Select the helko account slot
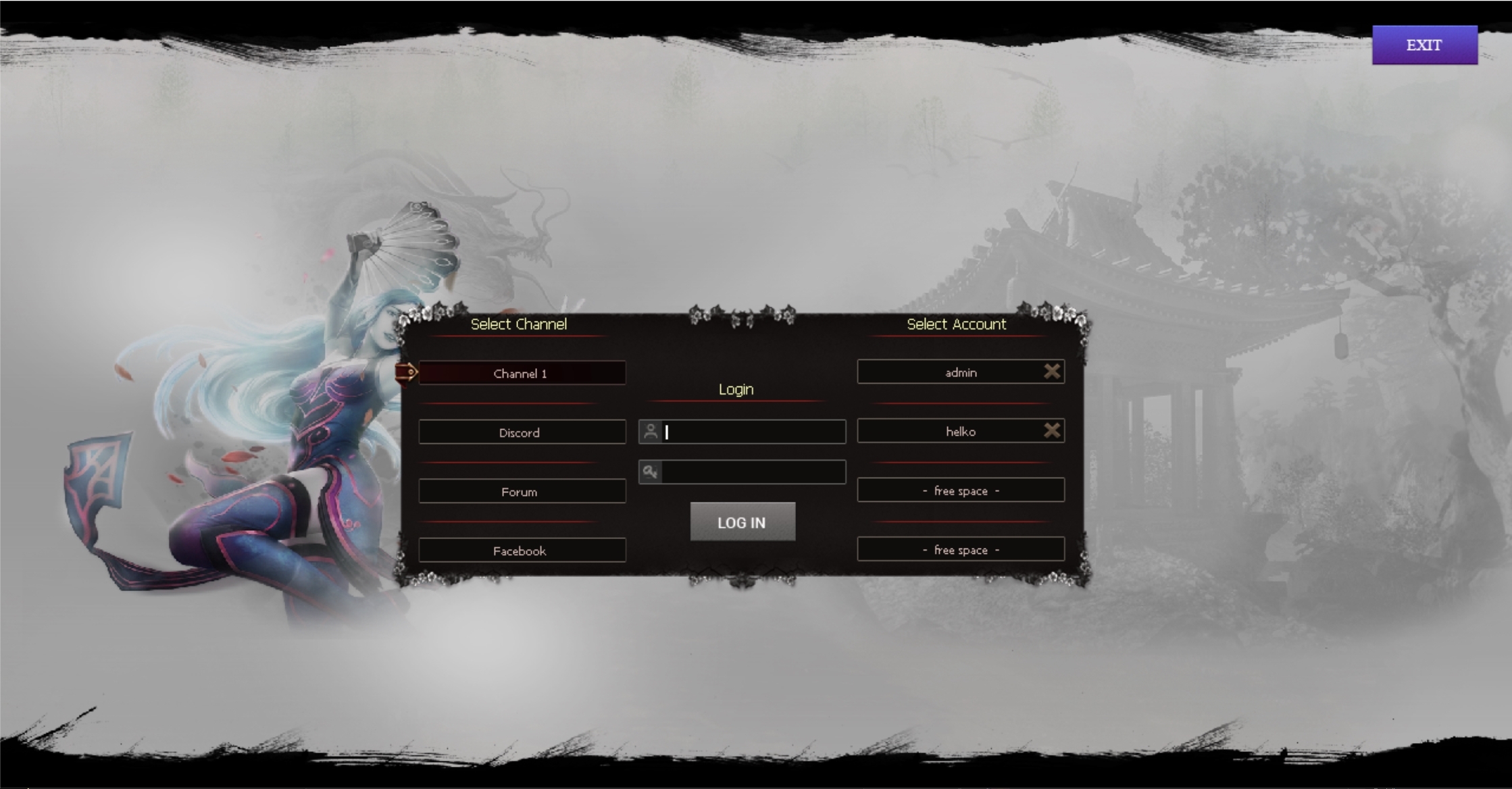The image size is (1512, 789). (959, 430)
